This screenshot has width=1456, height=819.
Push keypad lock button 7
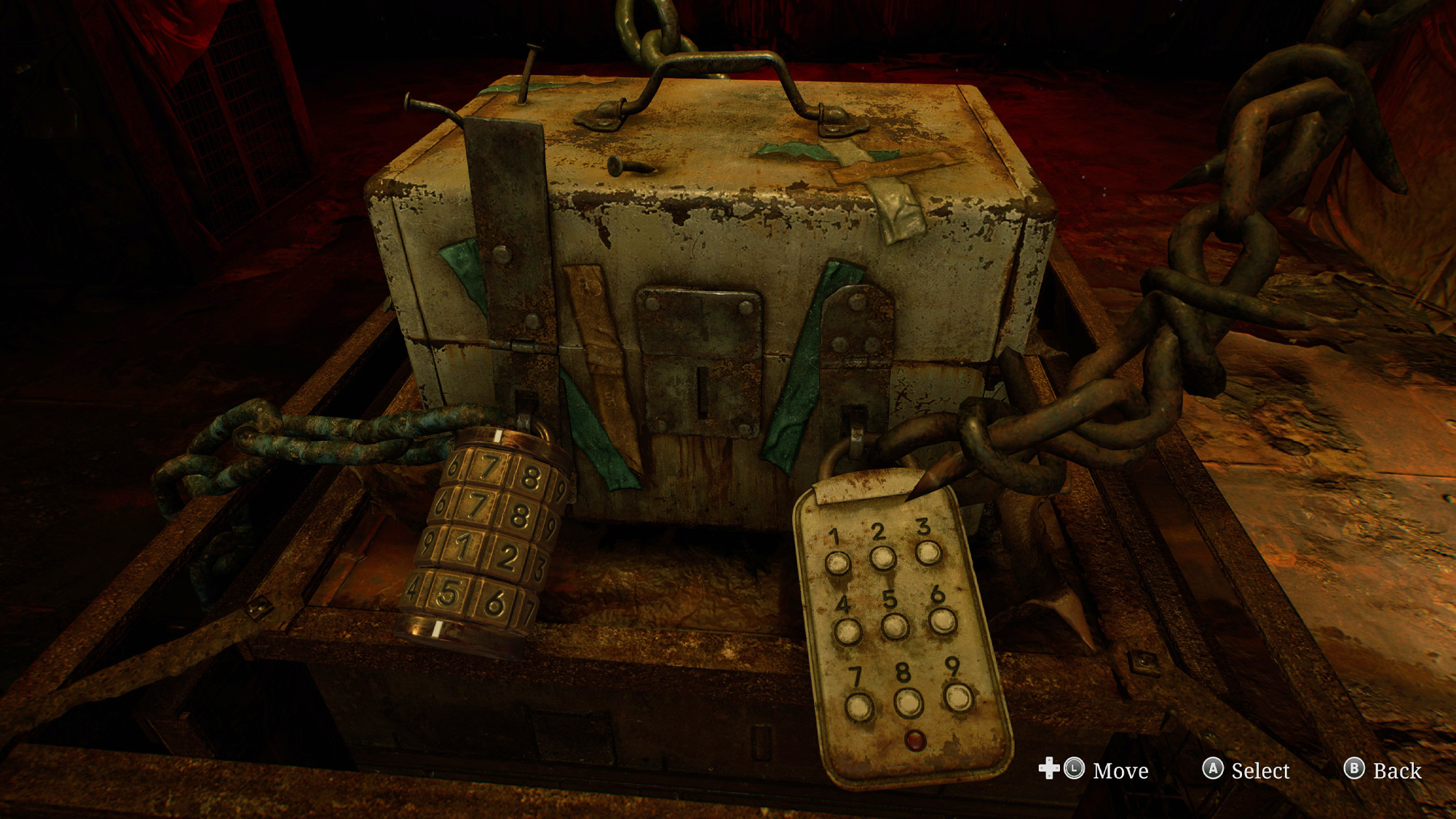point(859,707)
